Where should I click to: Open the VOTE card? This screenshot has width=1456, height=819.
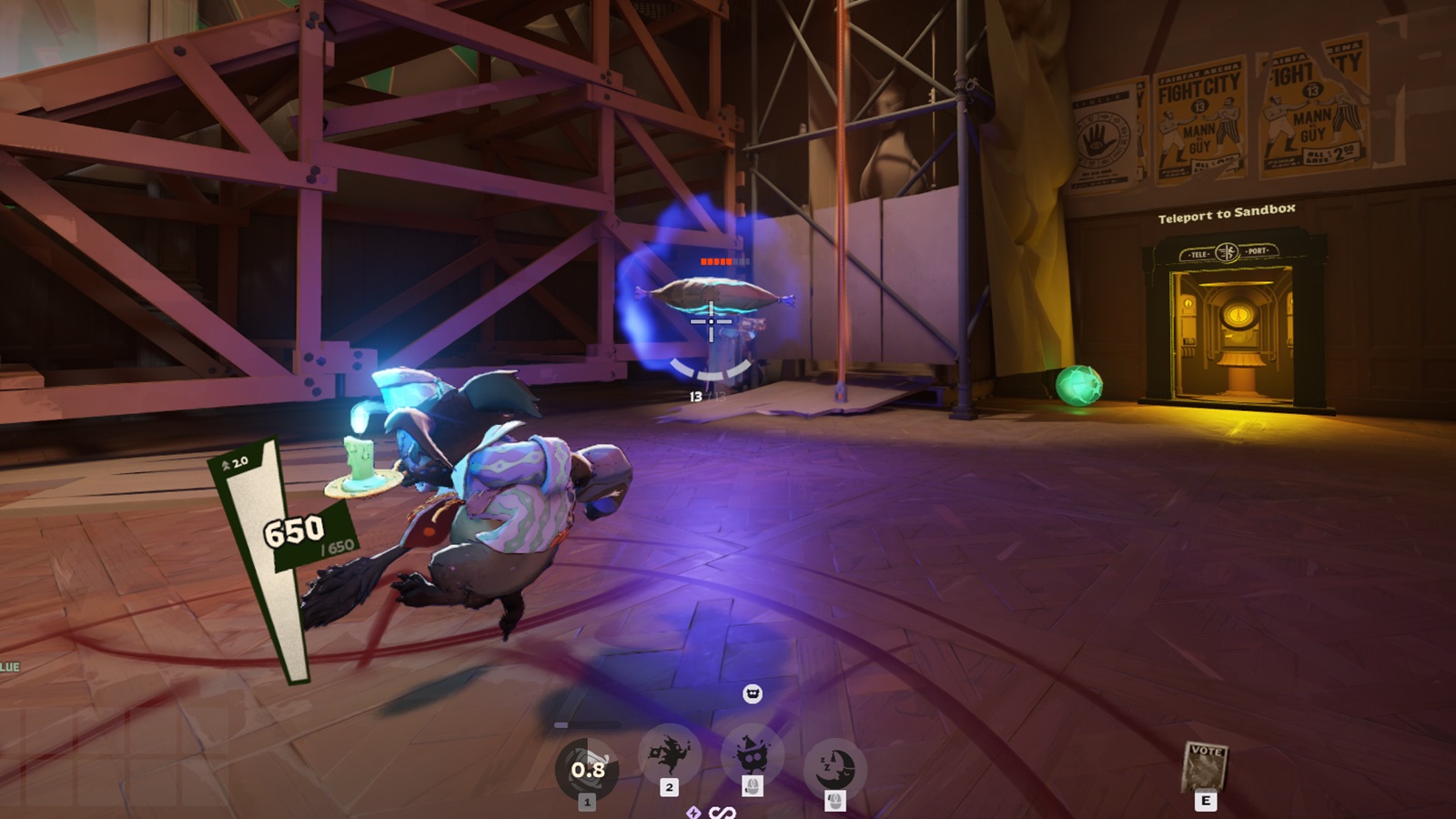(x=1205, y=766)
